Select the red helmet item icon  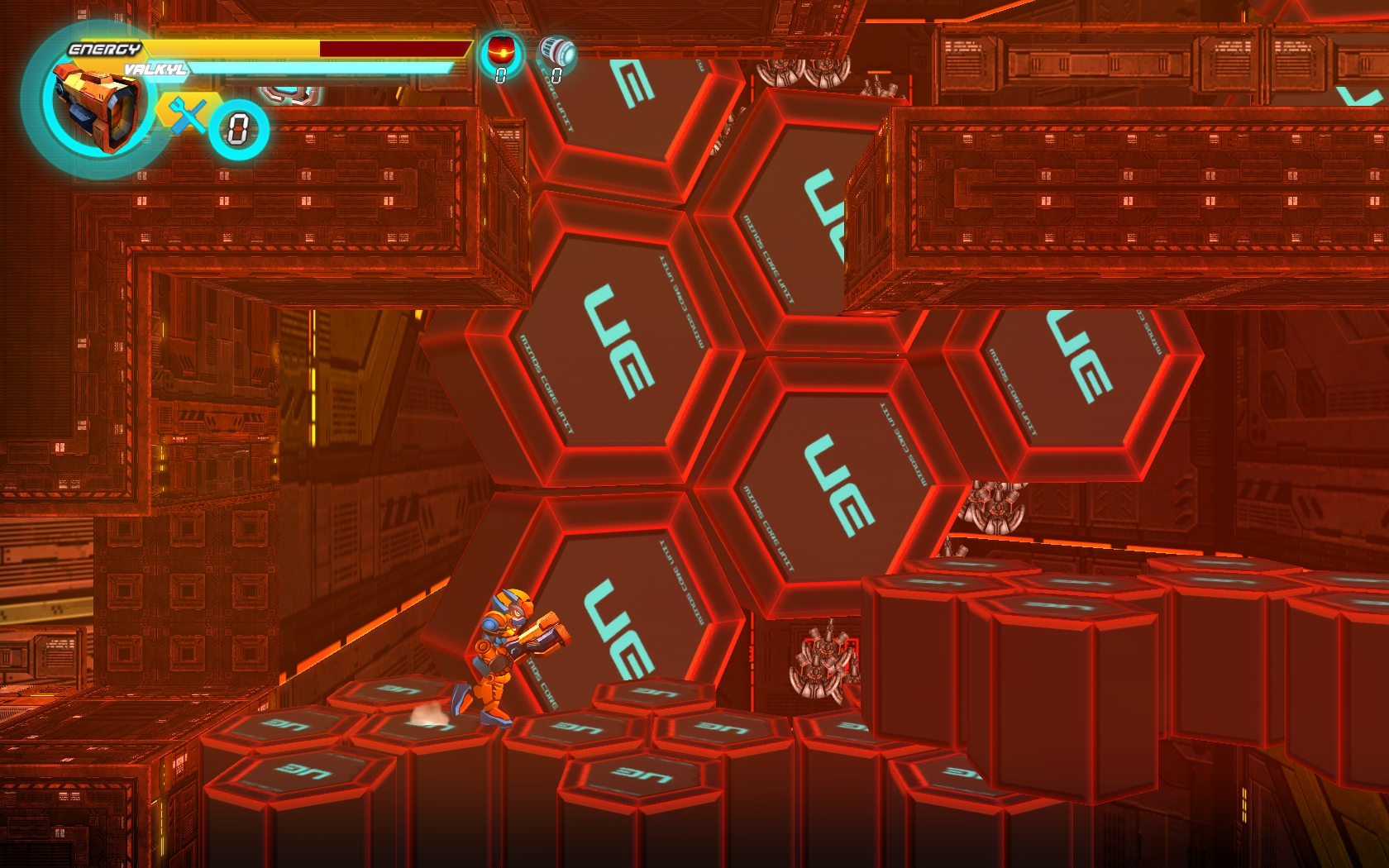click(501, 51)
